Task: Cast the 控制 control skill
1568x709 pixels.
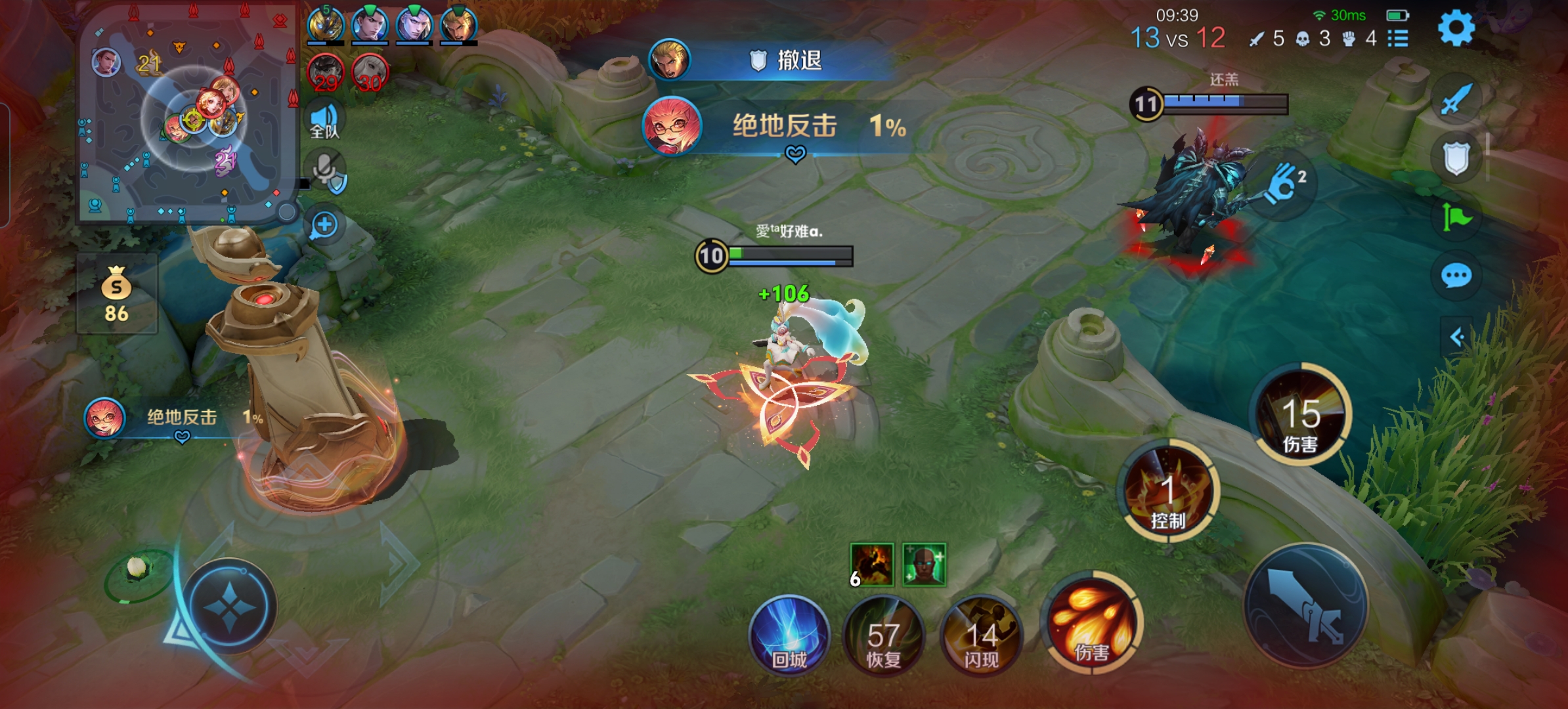Action: (1168, 491)
